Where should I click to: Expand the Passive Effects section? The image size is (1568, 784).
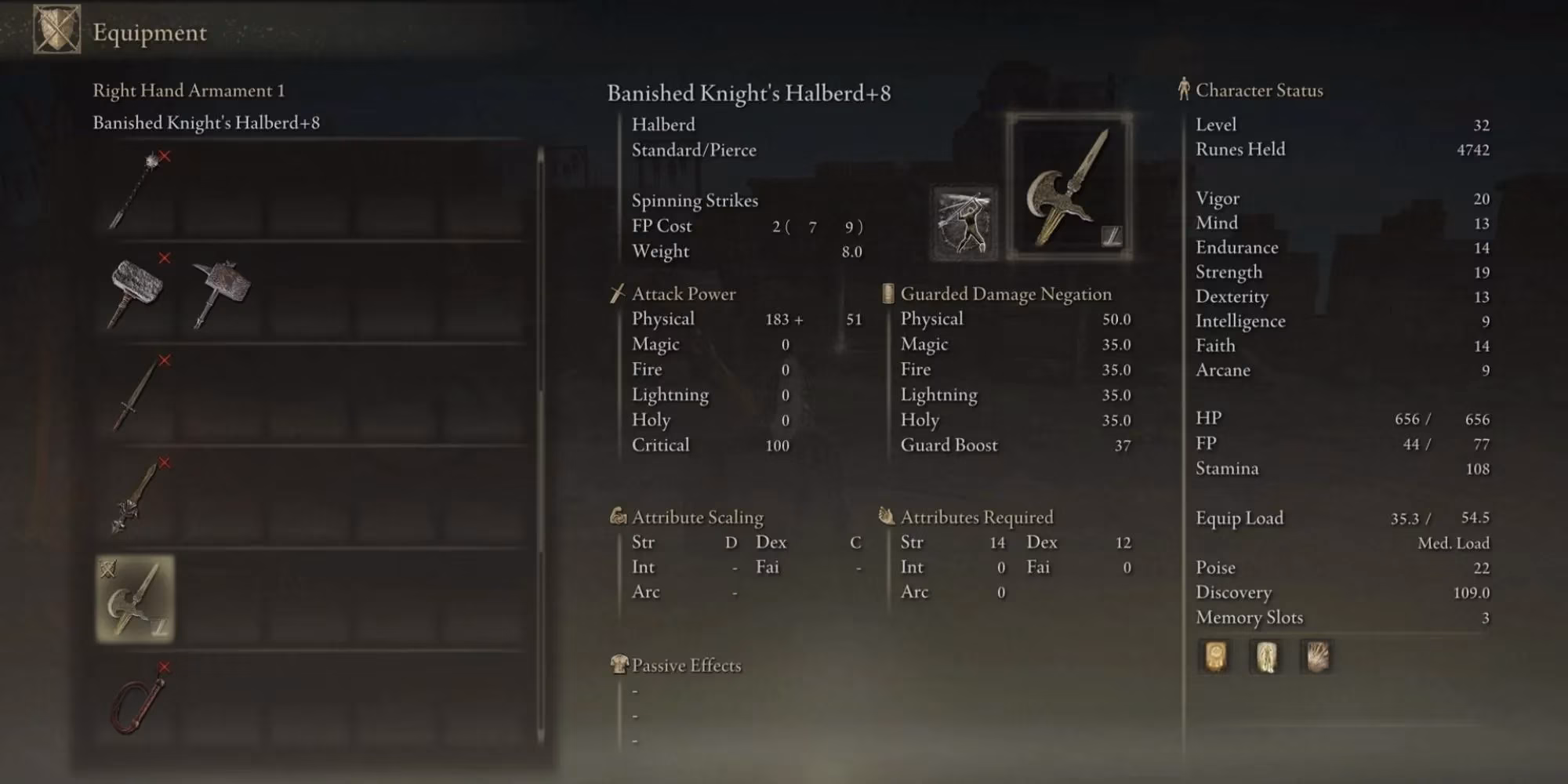pyautogui.click(x=682, y=665)
